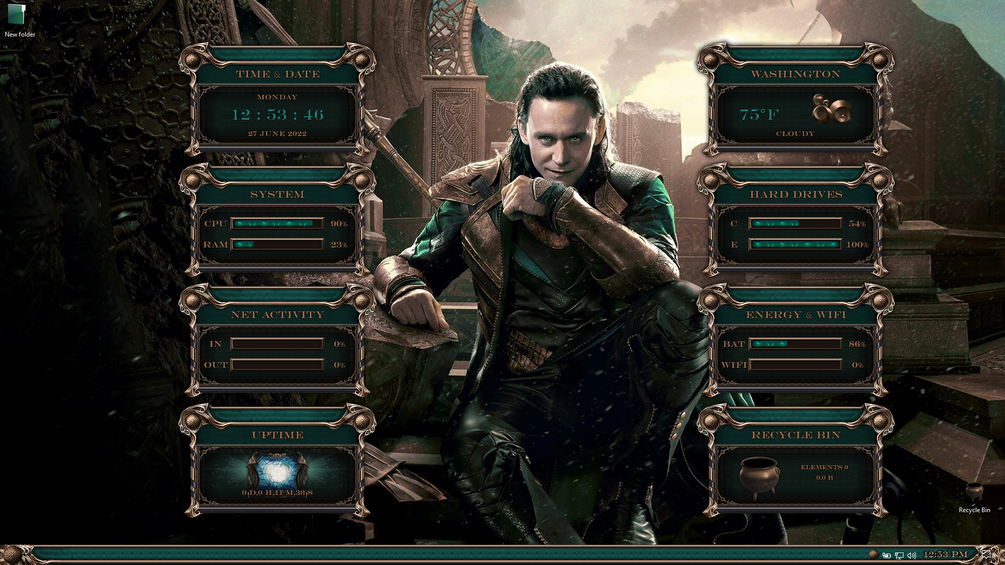Image resolution: width=1005 pixels, height=565 pixels.
Task: Open the network tray icon
Action: [899, 555]
